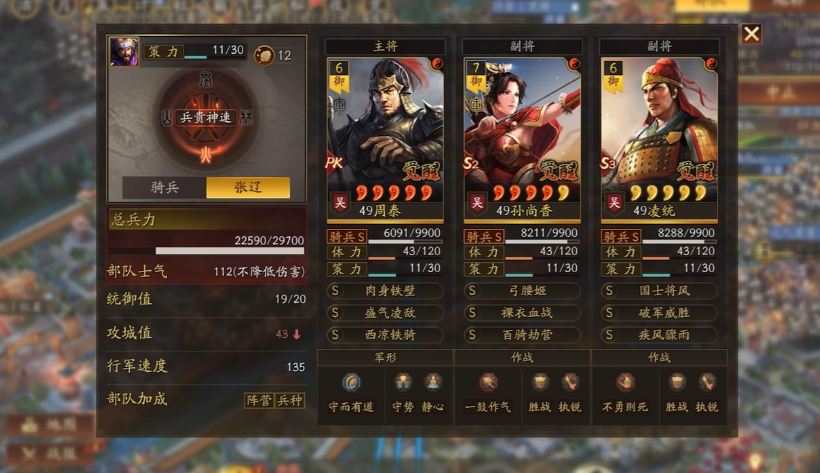Select the 张辽 tab
Viewport: 820px width, 473px height.
(247, 188)
